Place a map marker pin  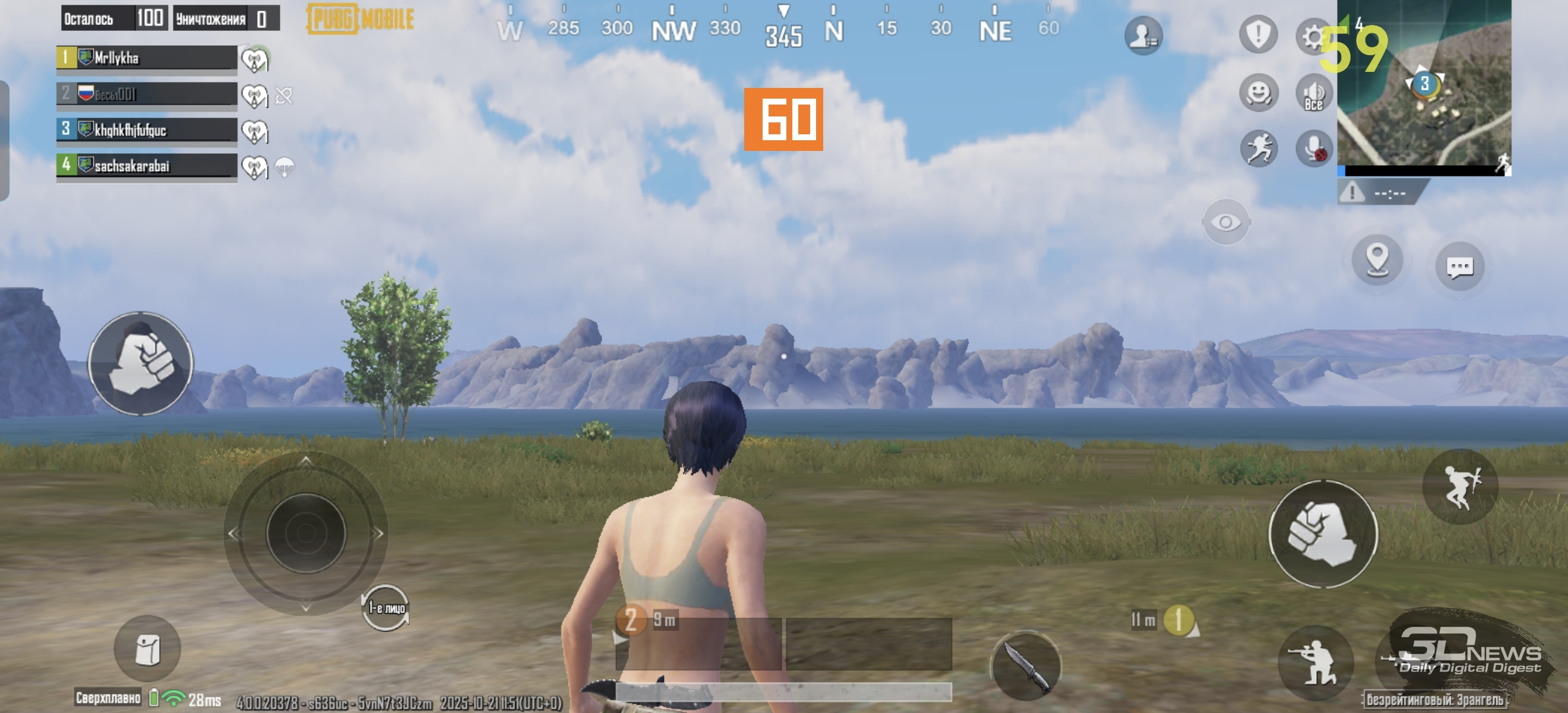pos(1377,260)
